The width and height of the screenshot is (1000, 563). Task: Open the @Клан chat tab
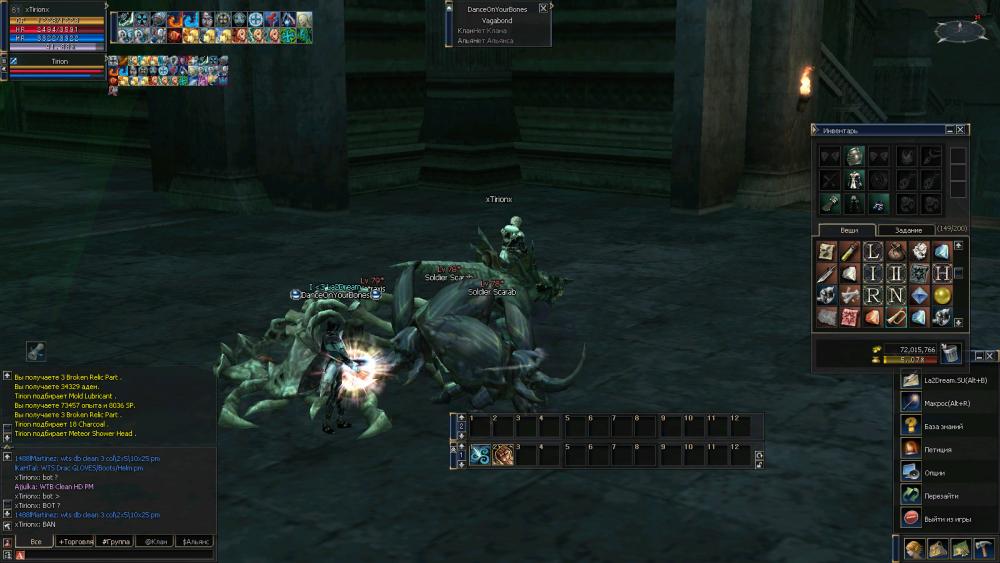click(155, 541)
